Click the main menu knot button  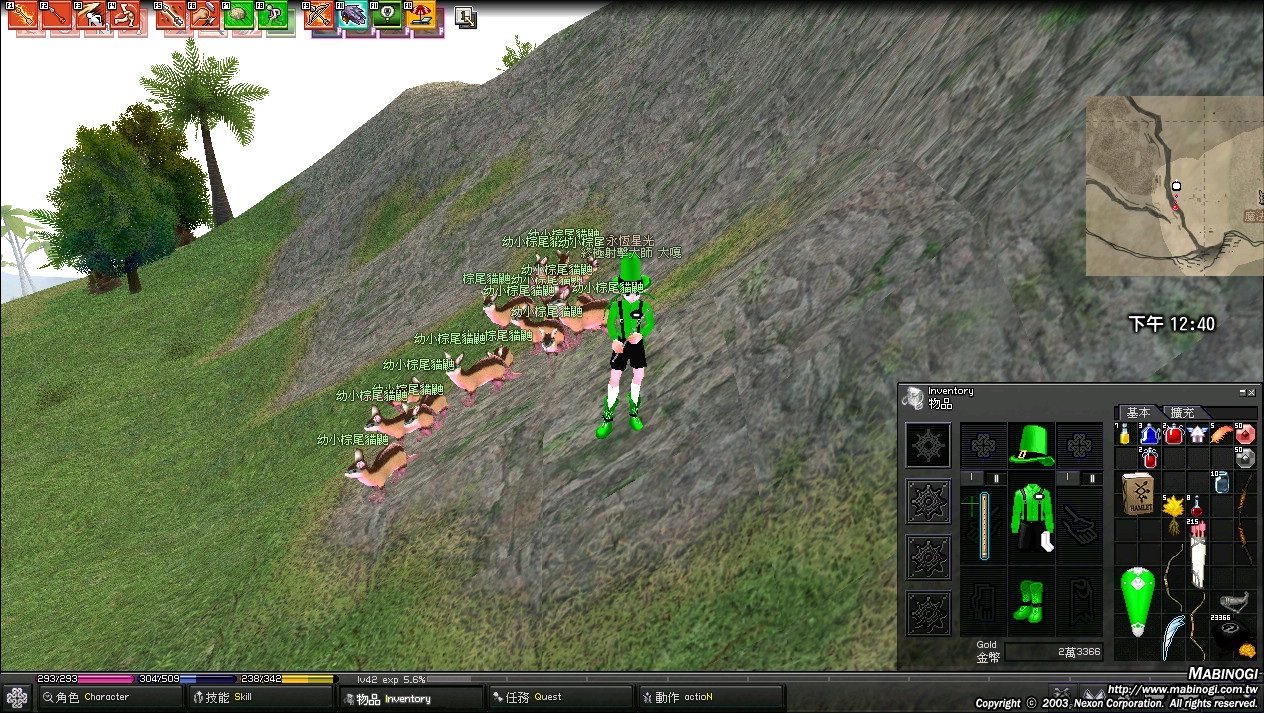coord(17,697)
